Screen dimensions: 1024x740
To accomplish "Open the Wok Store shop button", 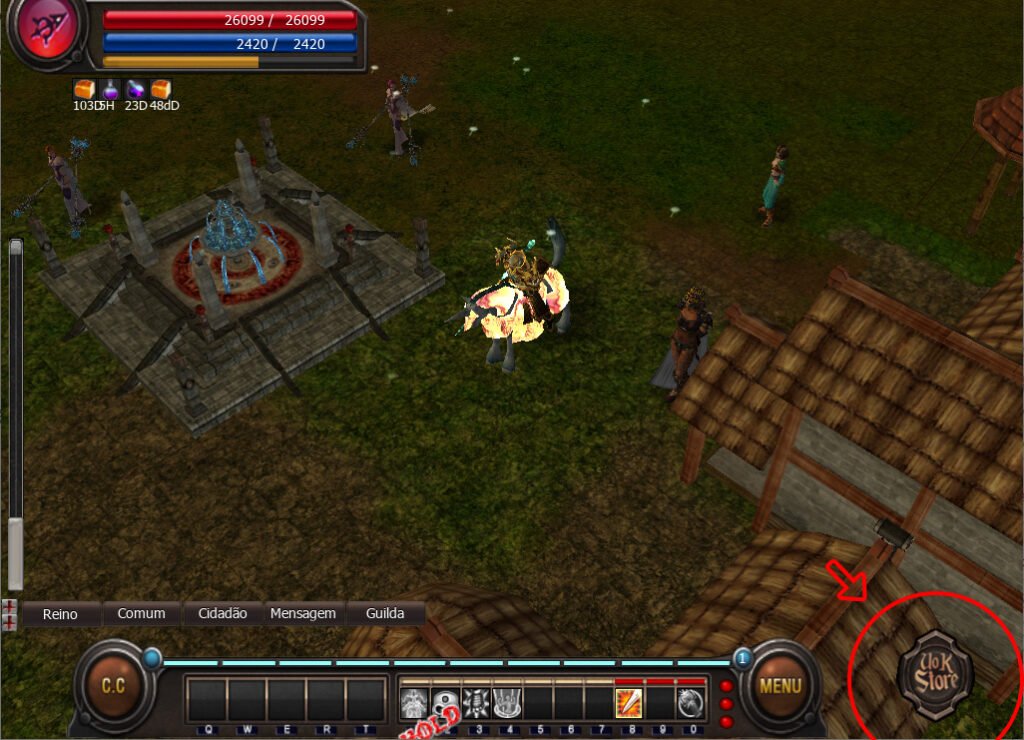I will 935,675.
